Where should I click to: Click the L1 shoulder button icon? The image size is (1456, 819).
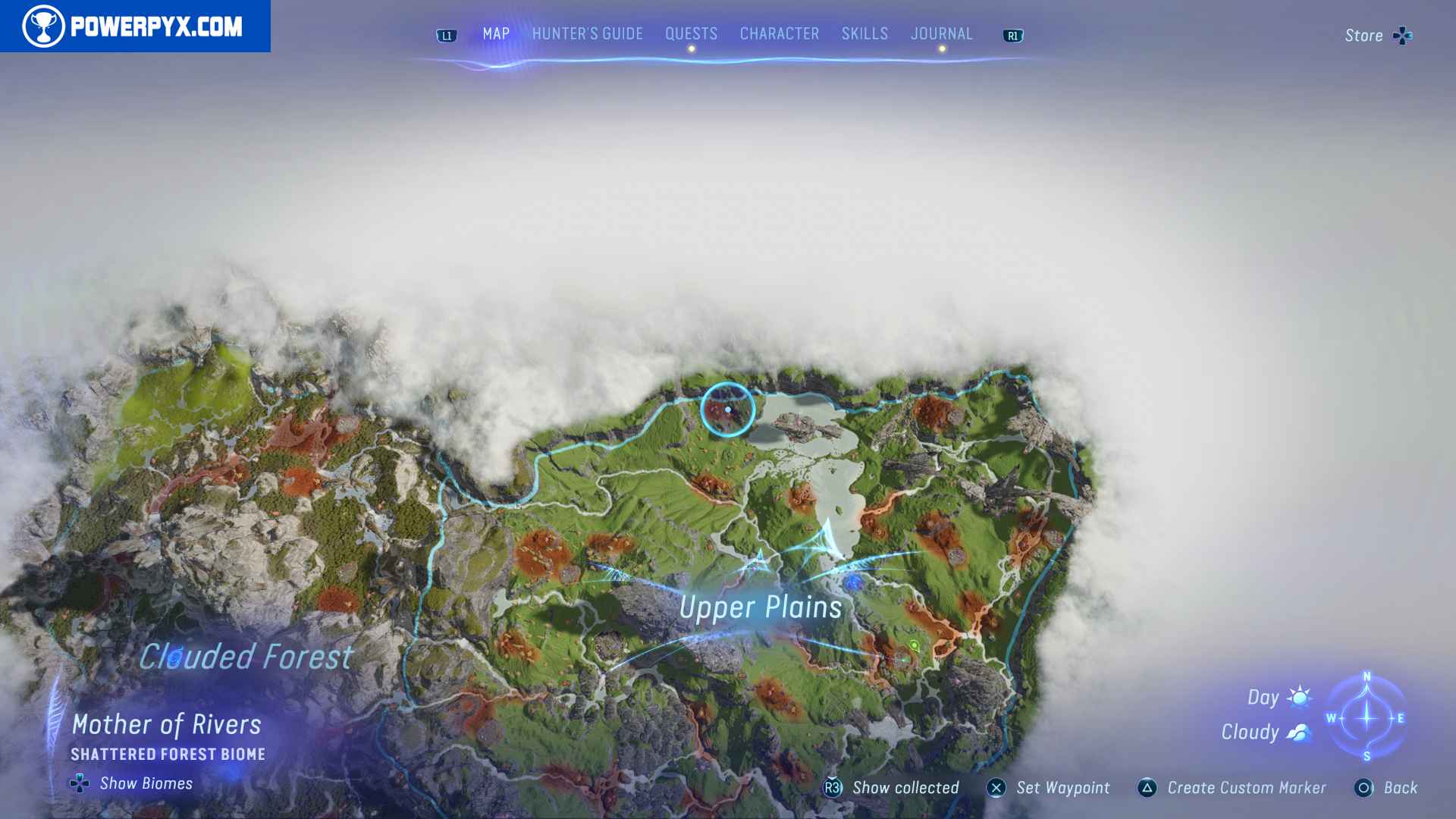(446, 33)
